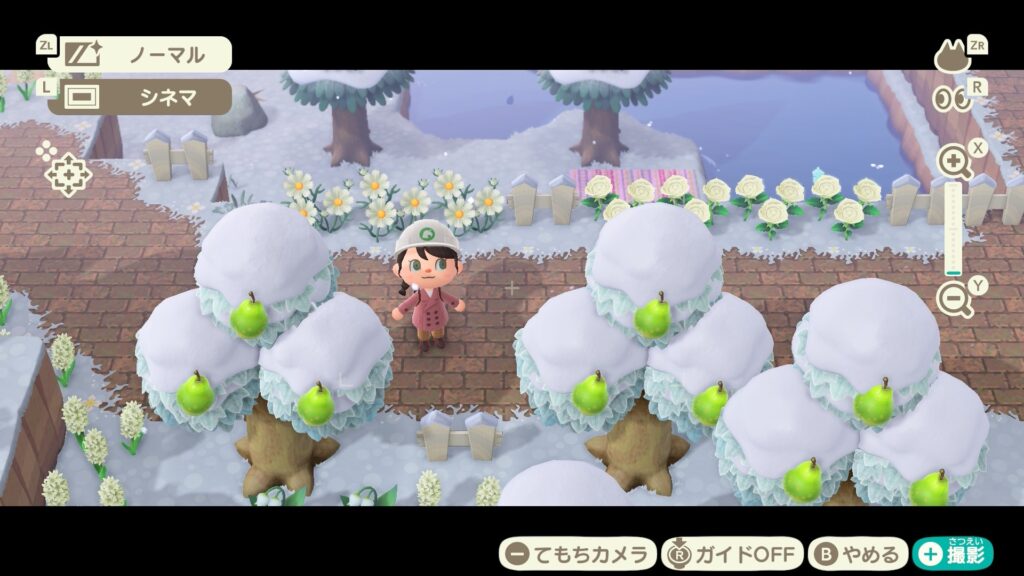Toggle the ガイドOFF guide button
Viewport: 1024px width, 576px height.
coord(732,553)
